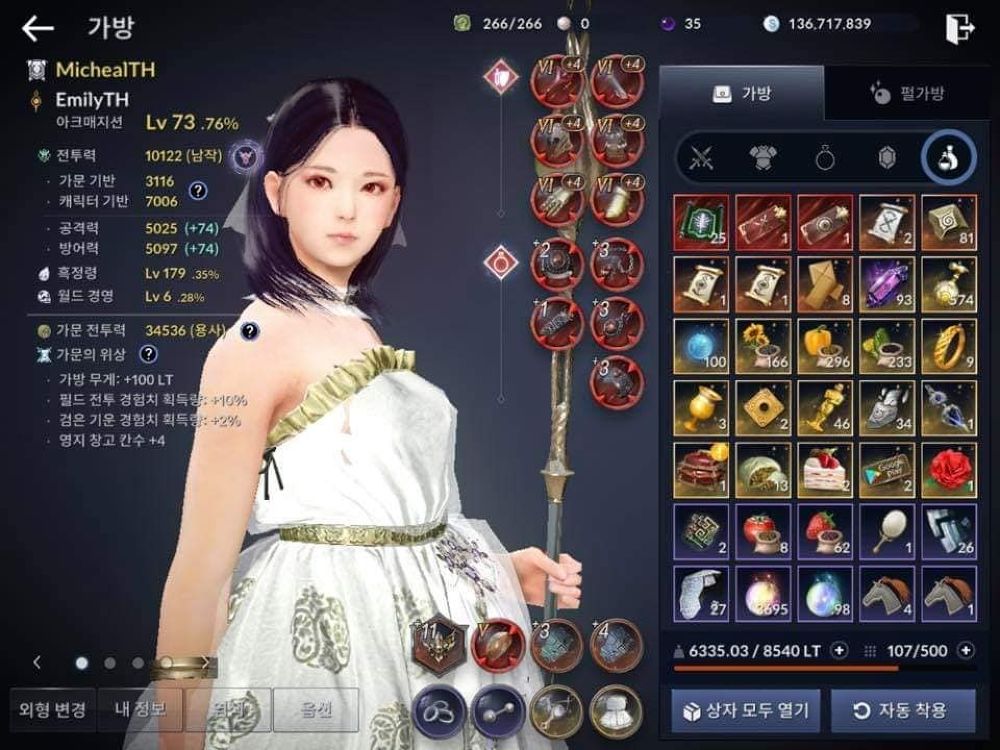The image size is (1000, 750).
Task: Filter inventory by armor category
Action: [763, 159]
